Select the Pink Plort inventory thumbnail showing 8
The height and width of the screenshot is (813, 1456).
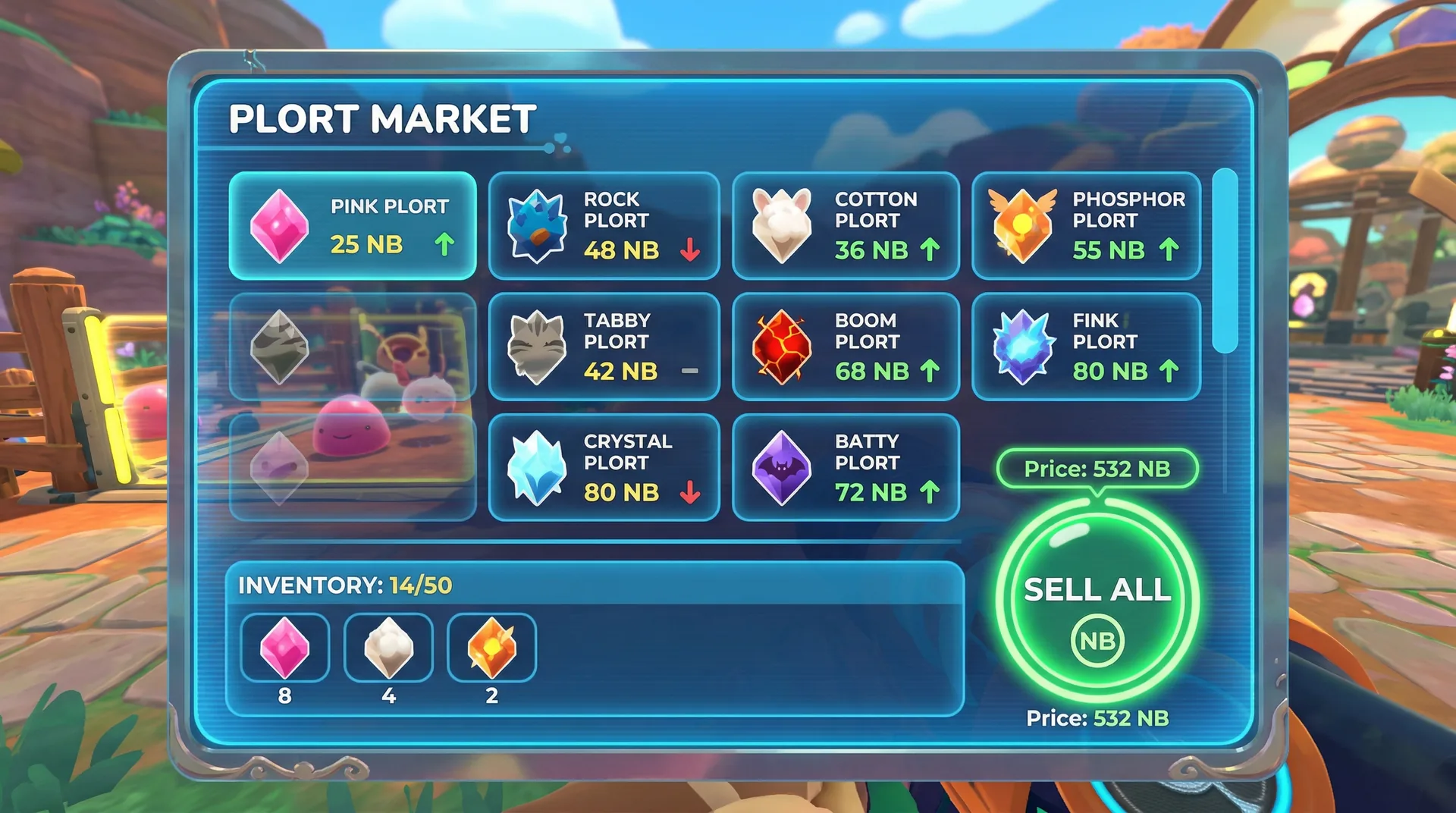pyautogui.click(x=285, y=648)
